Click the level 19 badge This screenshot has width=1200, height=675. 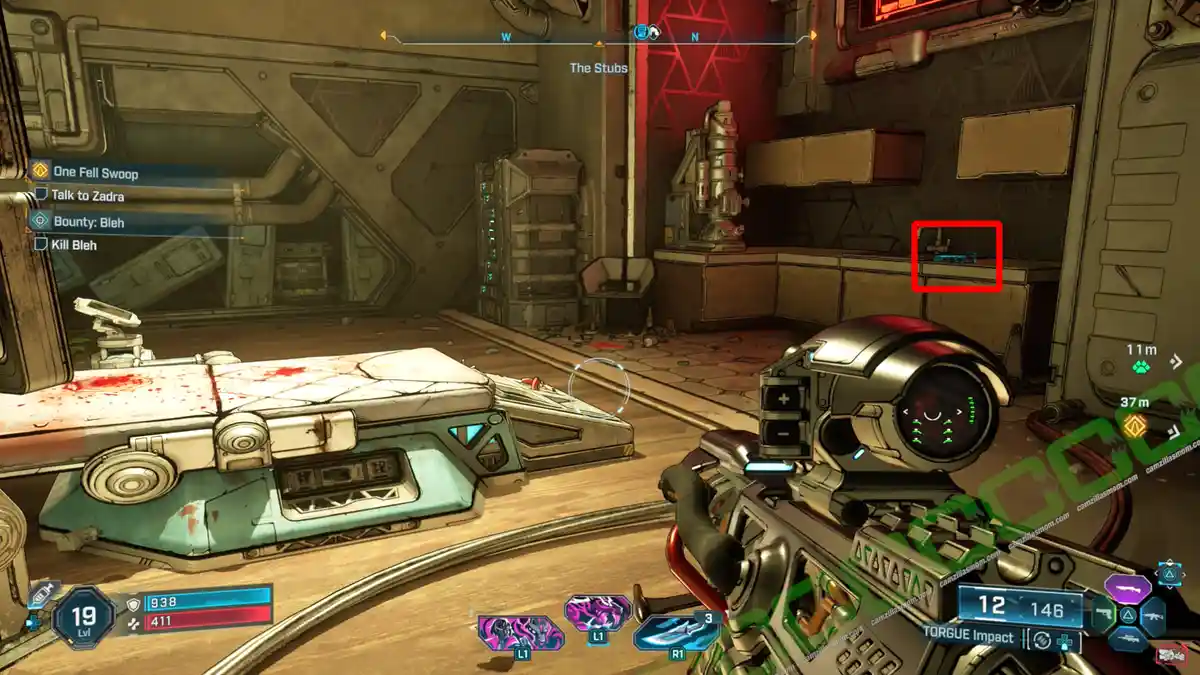pyautogui.click(x=86, y=617)
